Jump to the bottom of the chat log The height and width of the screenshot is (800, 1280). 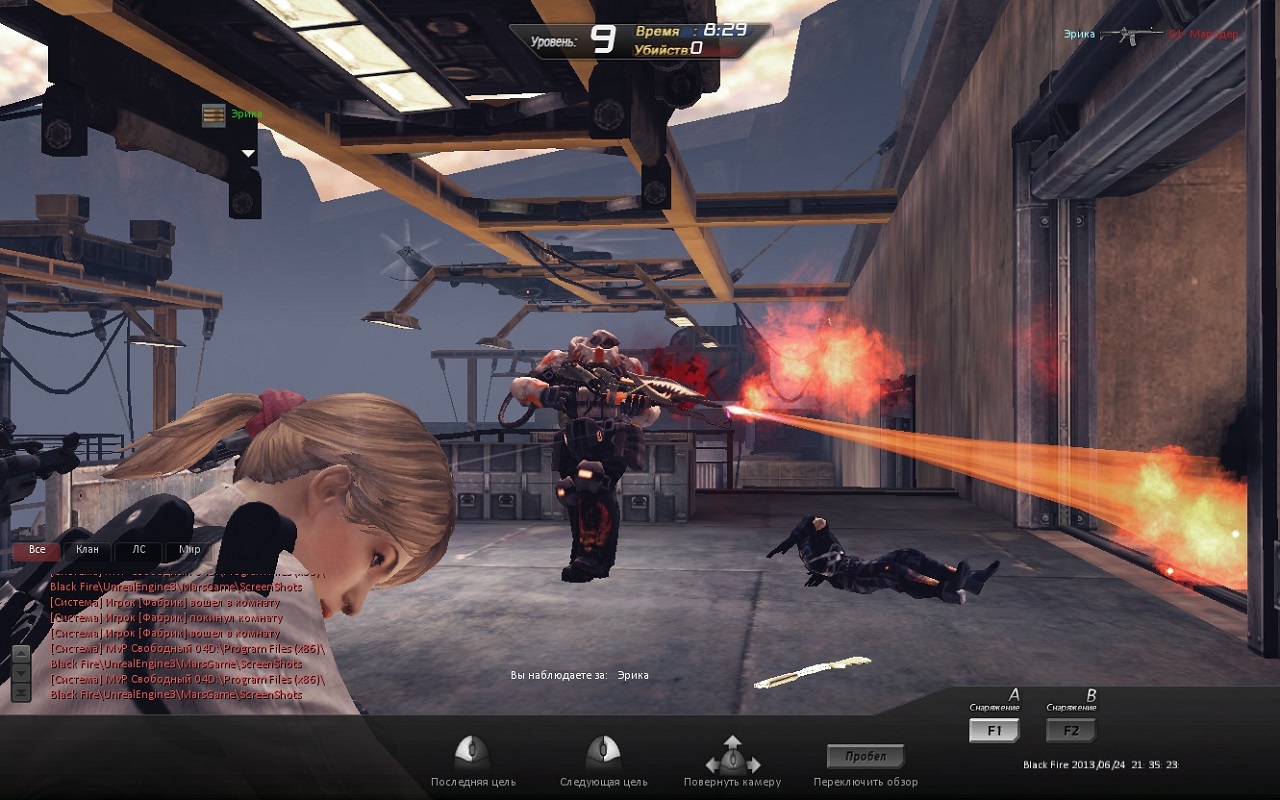(x=20, y=691)
